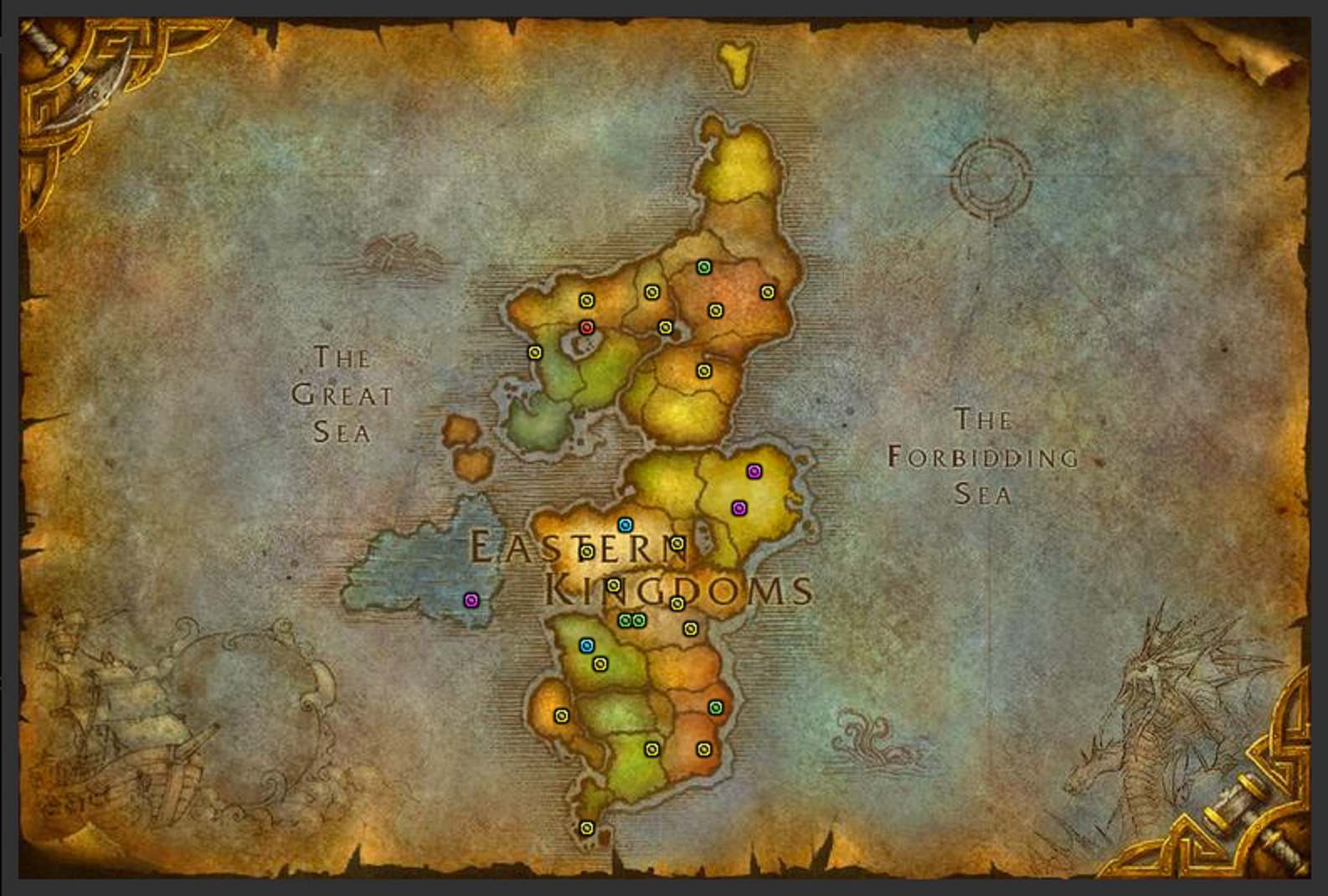Click the lower magenta marker near Quel'Thalas
This screenshot has height=896, width=1328.
point(738,508)
